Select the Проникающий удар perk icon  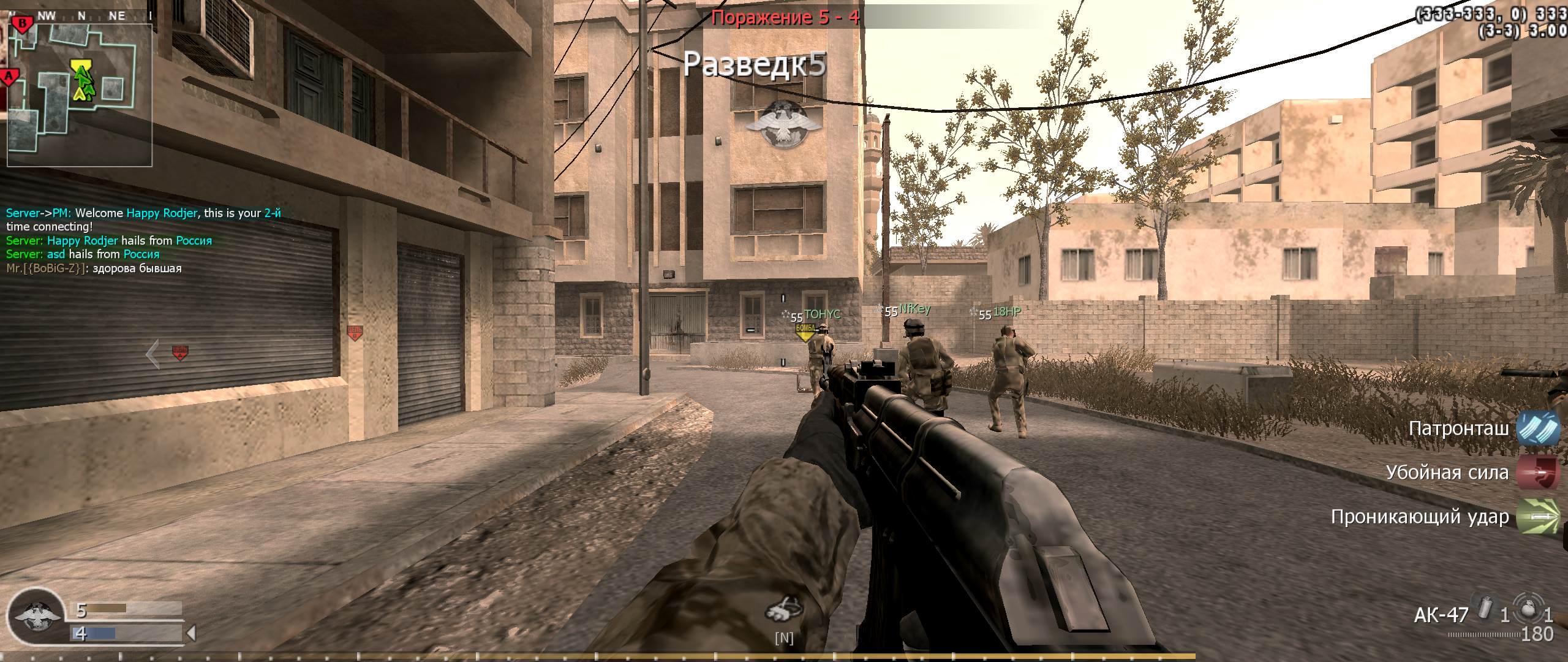click(1539, 517)
